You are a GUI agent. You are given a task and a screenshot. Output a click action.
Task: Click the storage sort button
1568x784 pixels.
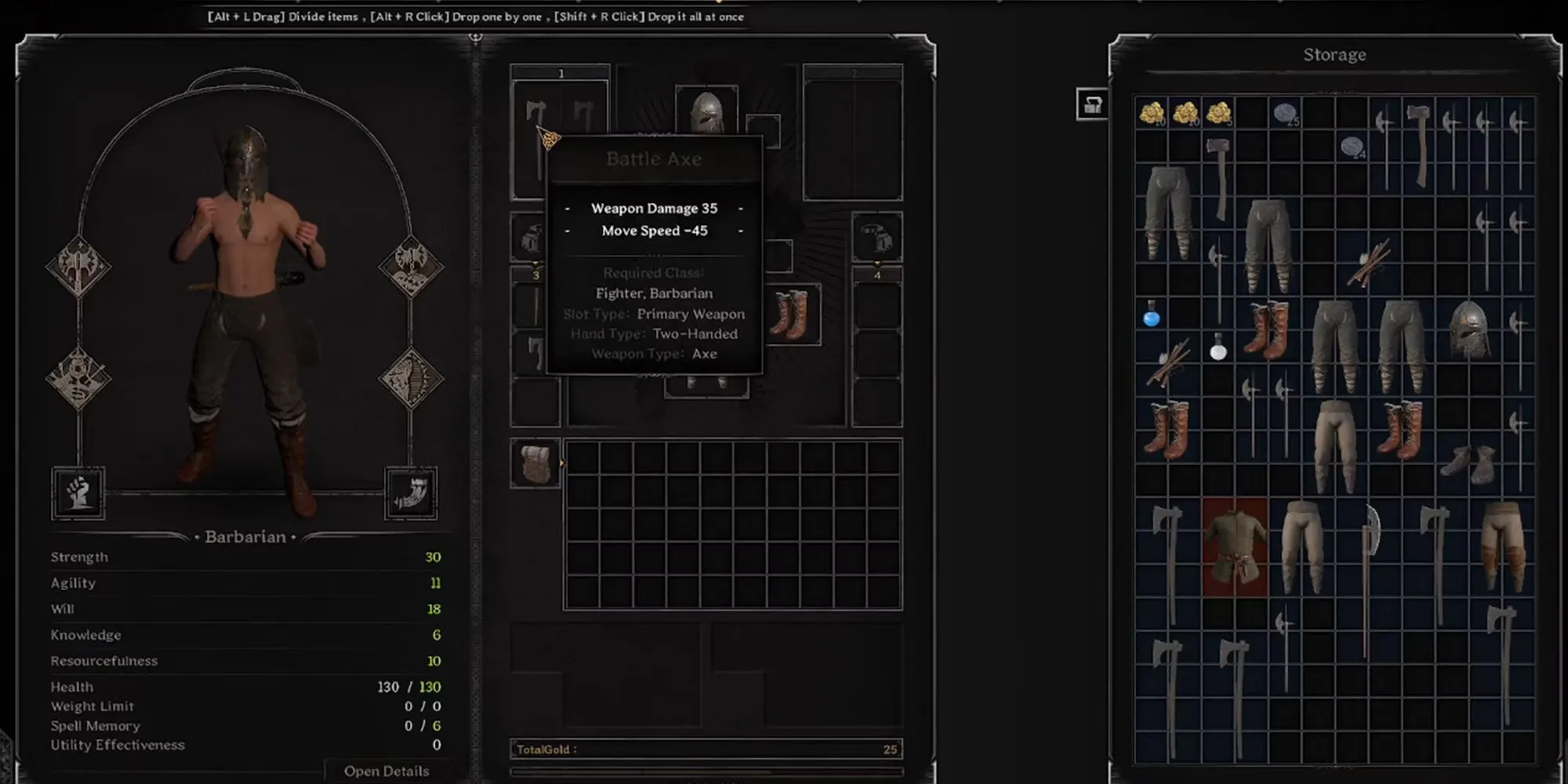click(1092, 104)
